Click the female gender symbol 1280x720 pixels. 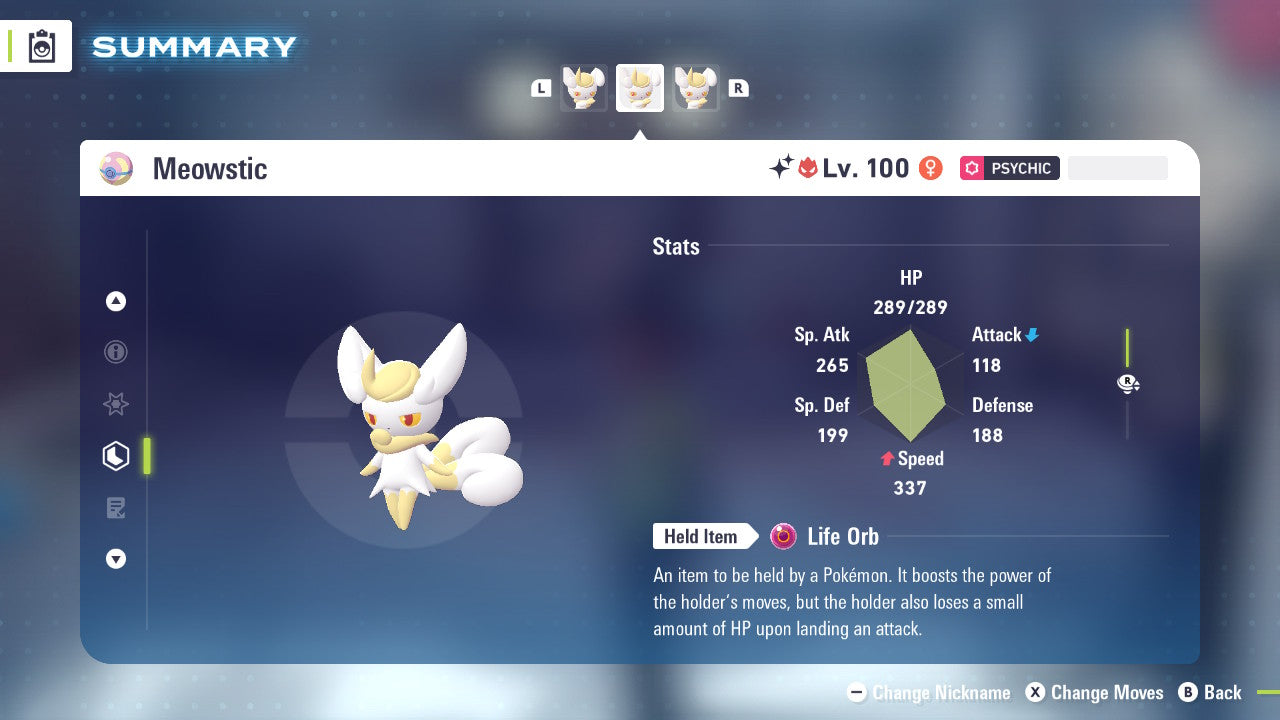(x=929, y=168)
